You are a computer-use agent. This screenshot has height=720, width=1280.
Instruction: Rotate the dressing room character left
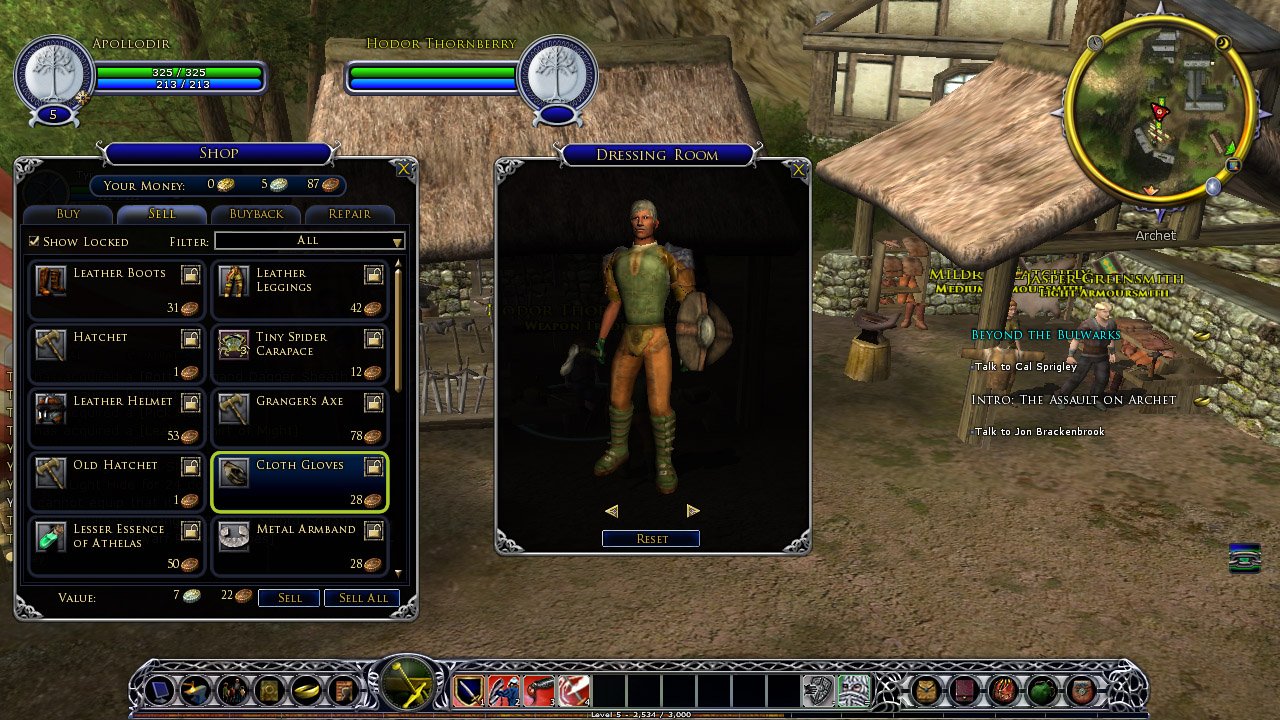pyautogui.click(x=611, y=511)
